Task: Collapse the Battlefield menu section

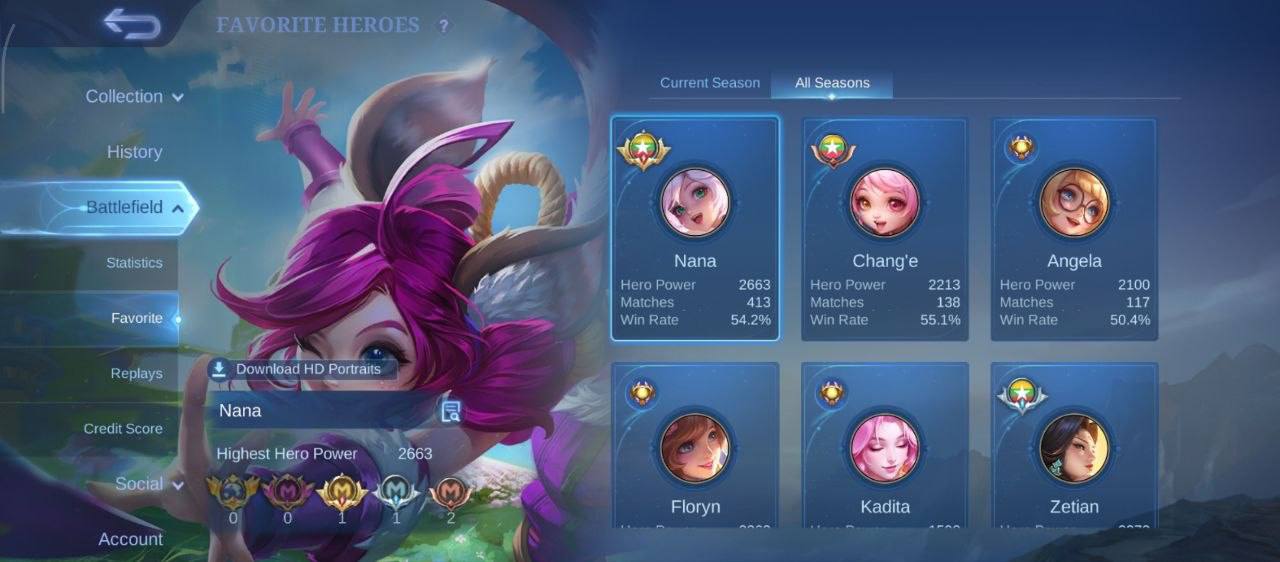Action: (x=134, y=208)
